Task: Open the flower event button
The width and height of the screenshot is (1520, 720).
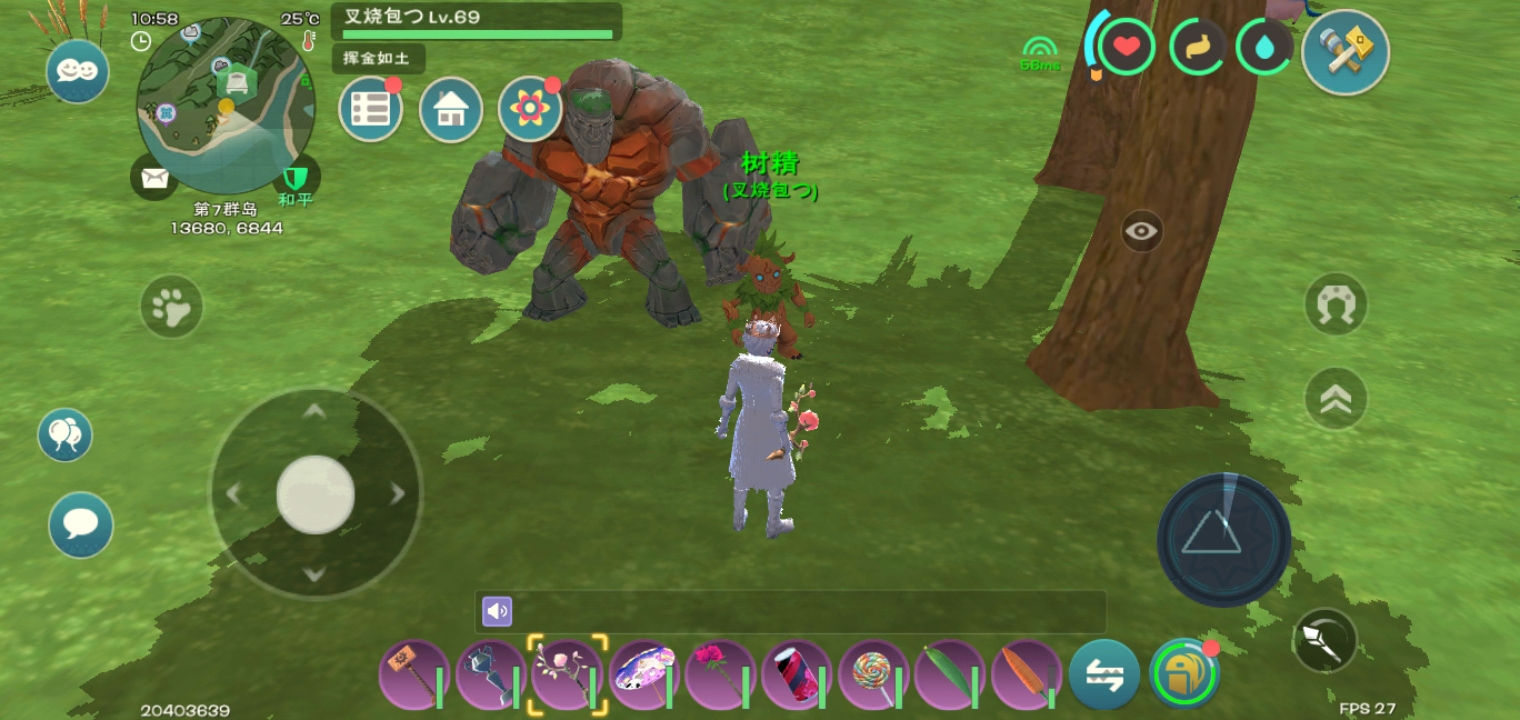Action: [x=530, y=109]
